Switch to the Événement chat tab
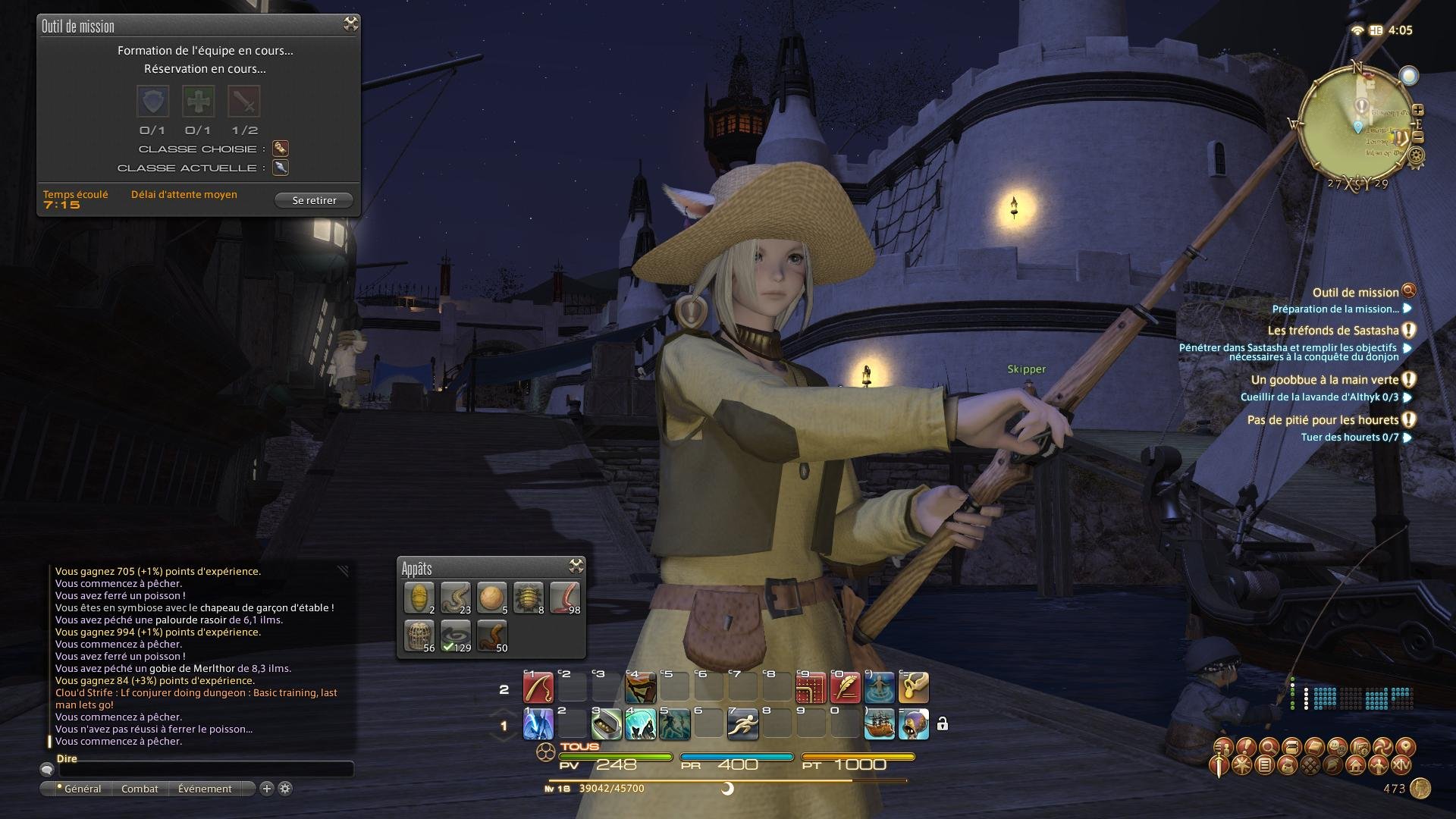The image size is (1456, 819). [x=205, y=789]
